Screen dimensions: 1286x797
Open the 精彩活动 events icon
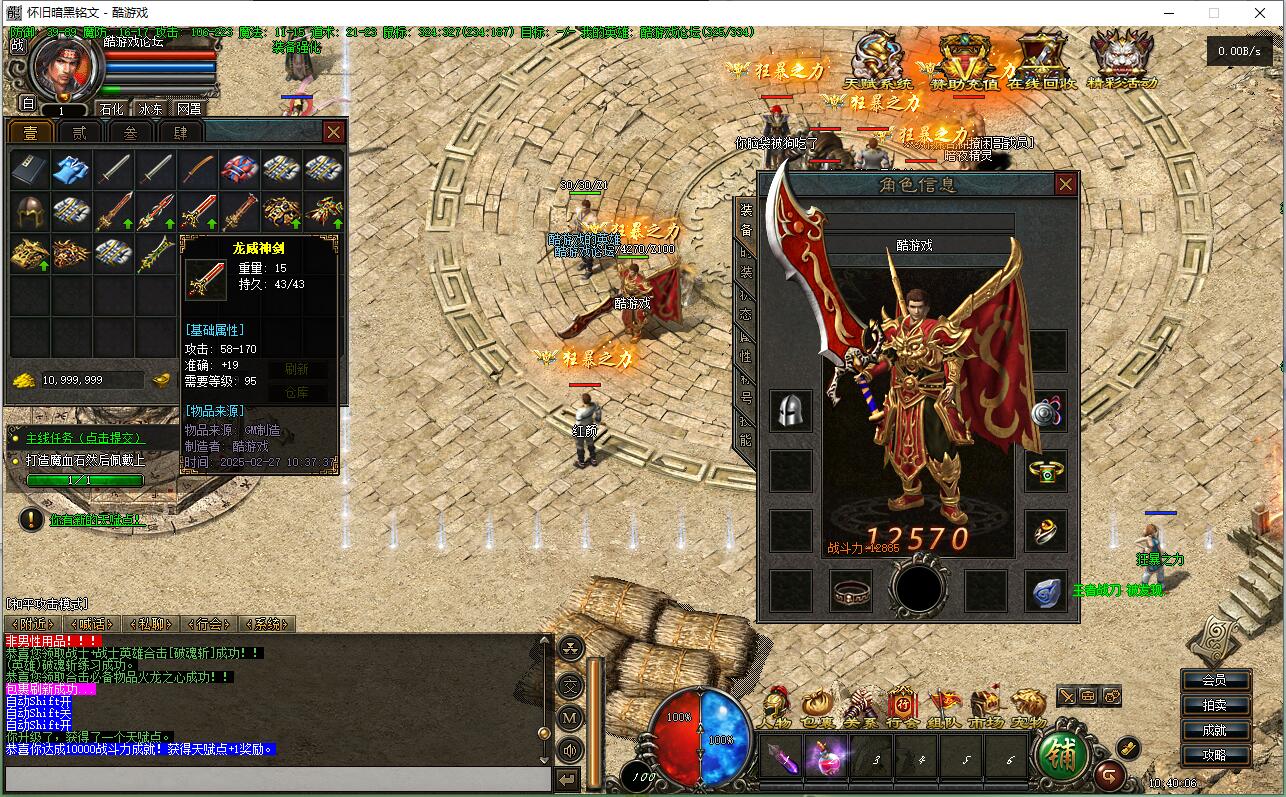[1121, 62]
